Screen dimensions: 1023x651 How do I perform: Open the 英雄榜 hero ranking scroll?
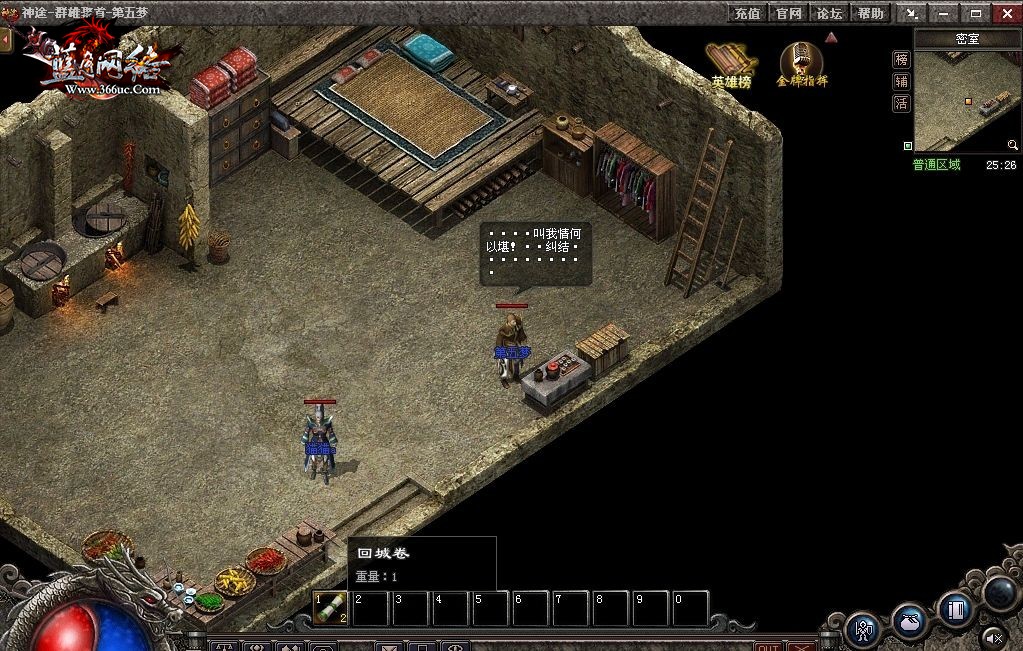[x=730, y=63]
